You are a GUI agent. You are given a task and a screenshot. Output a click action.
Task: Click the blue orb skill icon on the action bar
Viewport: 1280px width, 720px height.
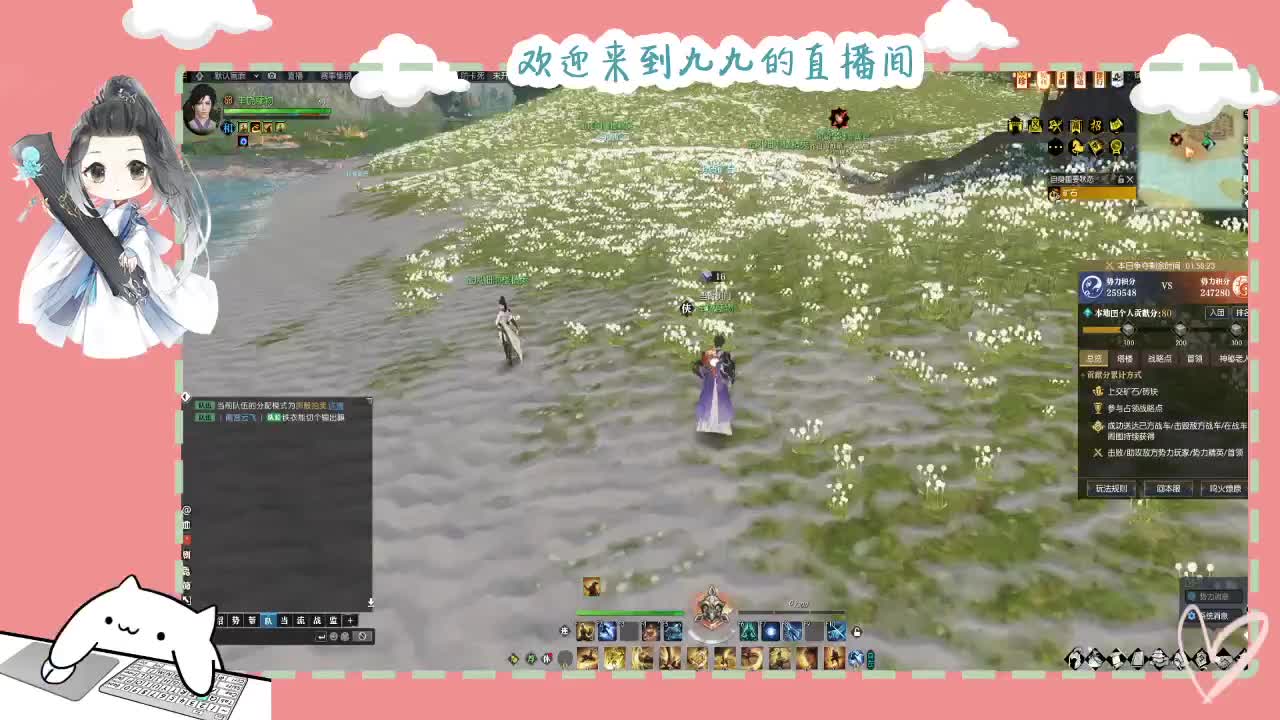773,632
